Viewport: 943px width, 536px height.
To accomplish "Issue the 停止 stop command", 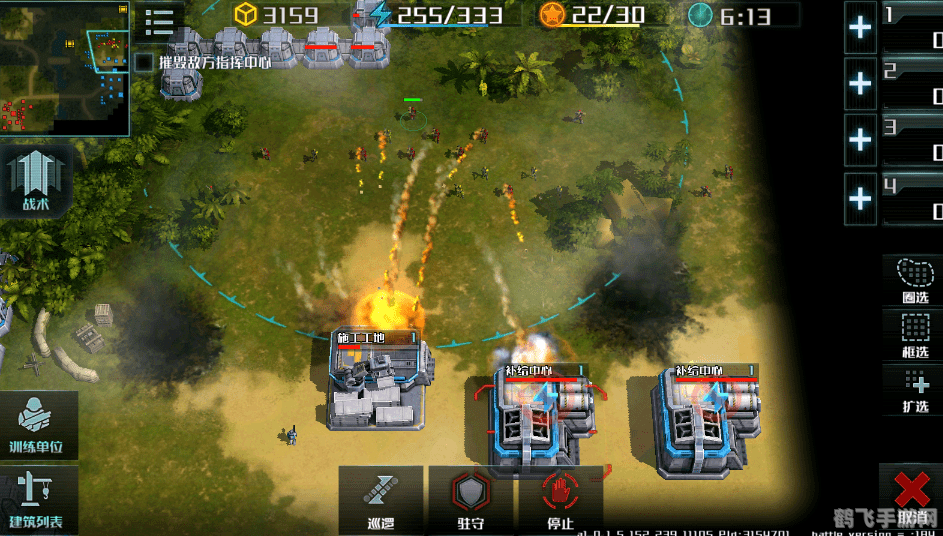I will (x=560, y=499).
